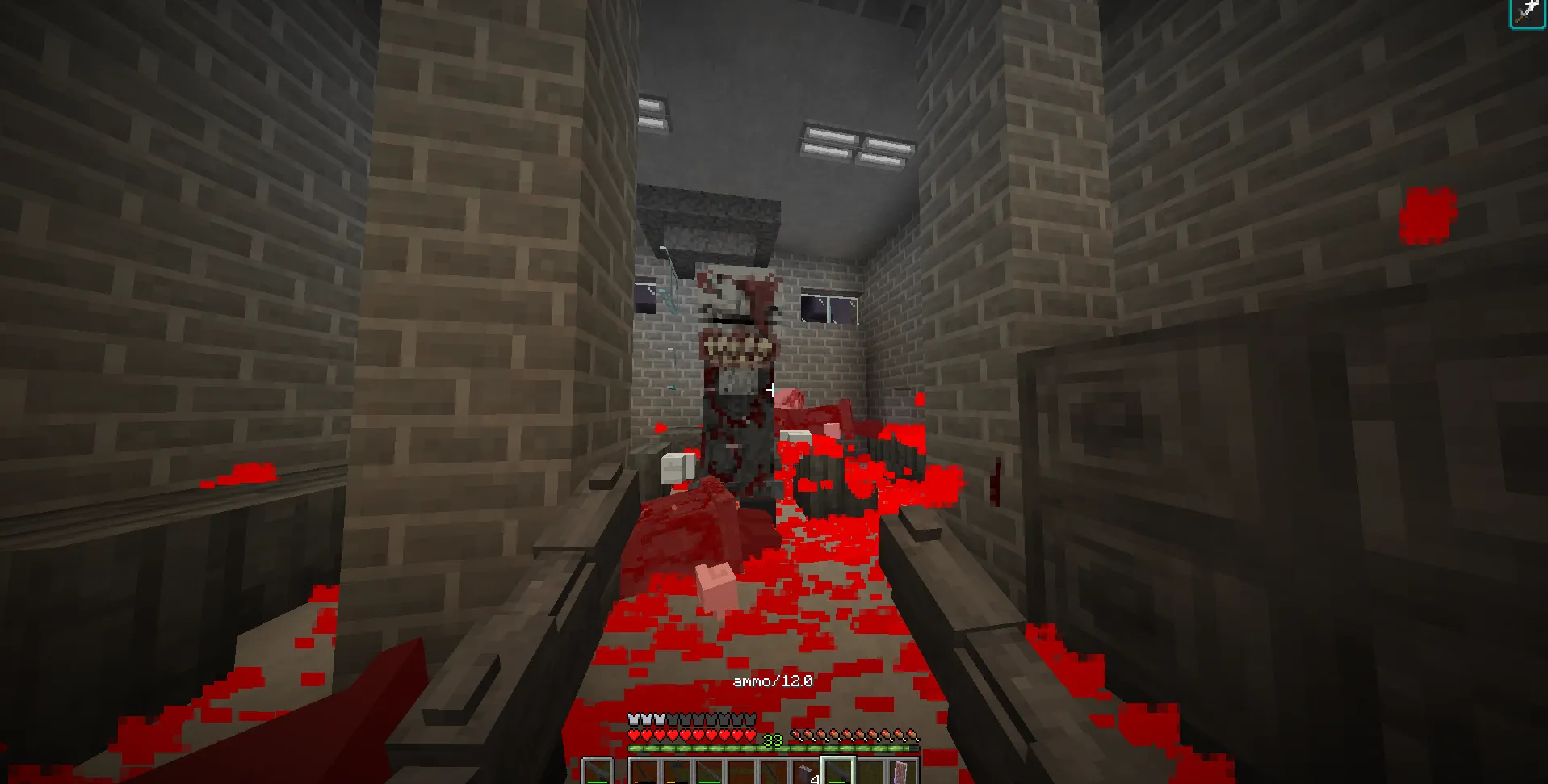
Task: Click the leftmost silver chestplate armor icon
Action: tap(635, 718)
